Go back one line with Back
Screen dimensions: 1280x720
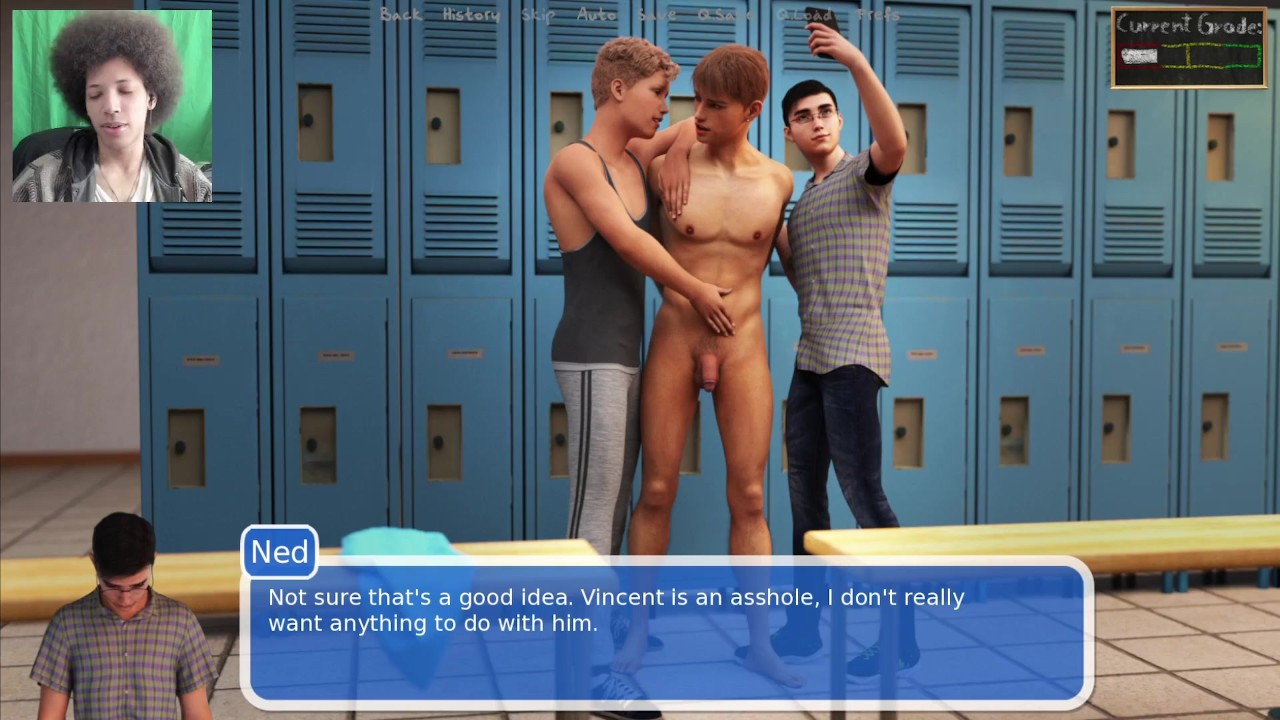[x=401, y=15]
